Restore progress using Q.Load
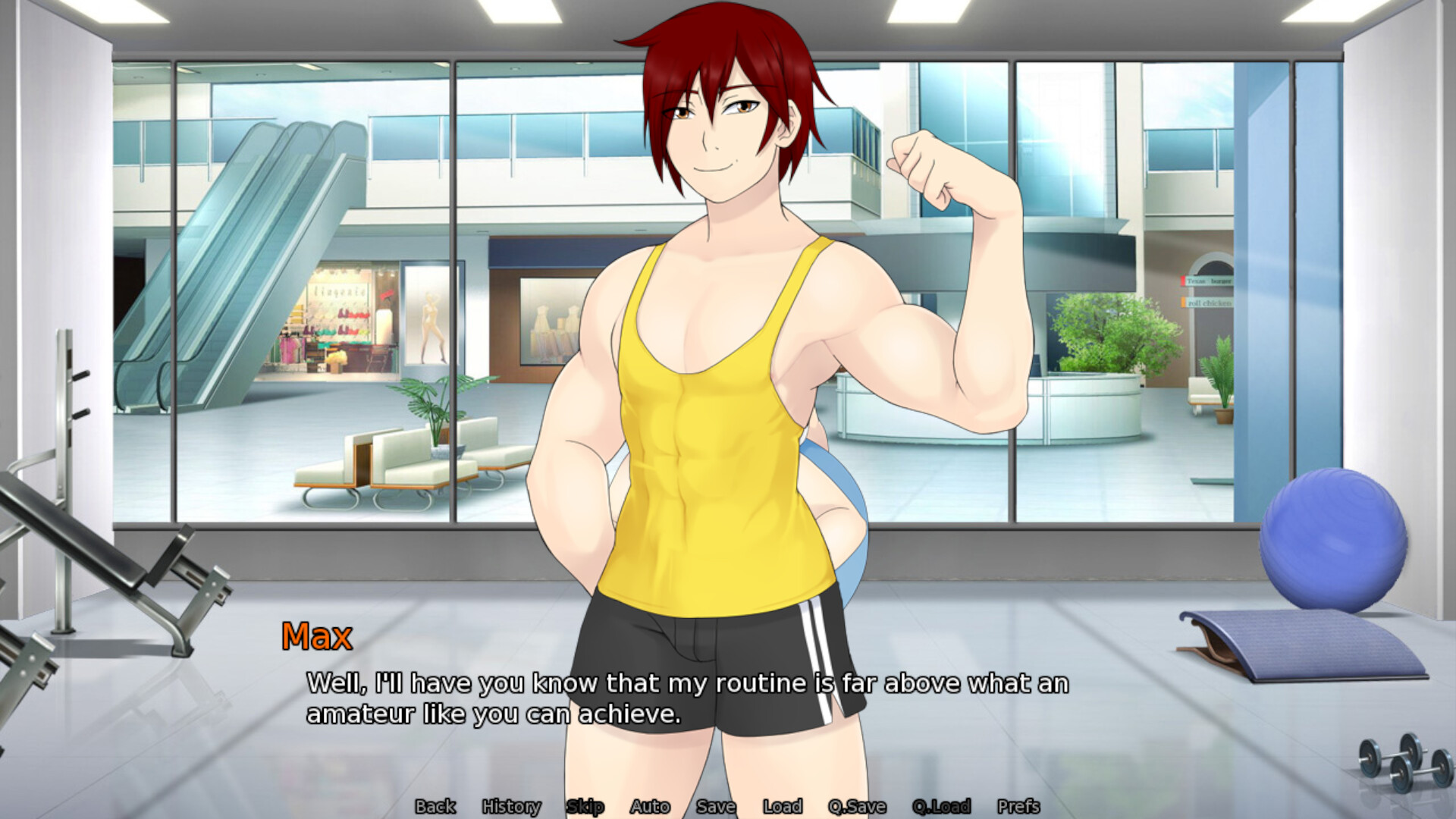 click(x=941, y=807)
